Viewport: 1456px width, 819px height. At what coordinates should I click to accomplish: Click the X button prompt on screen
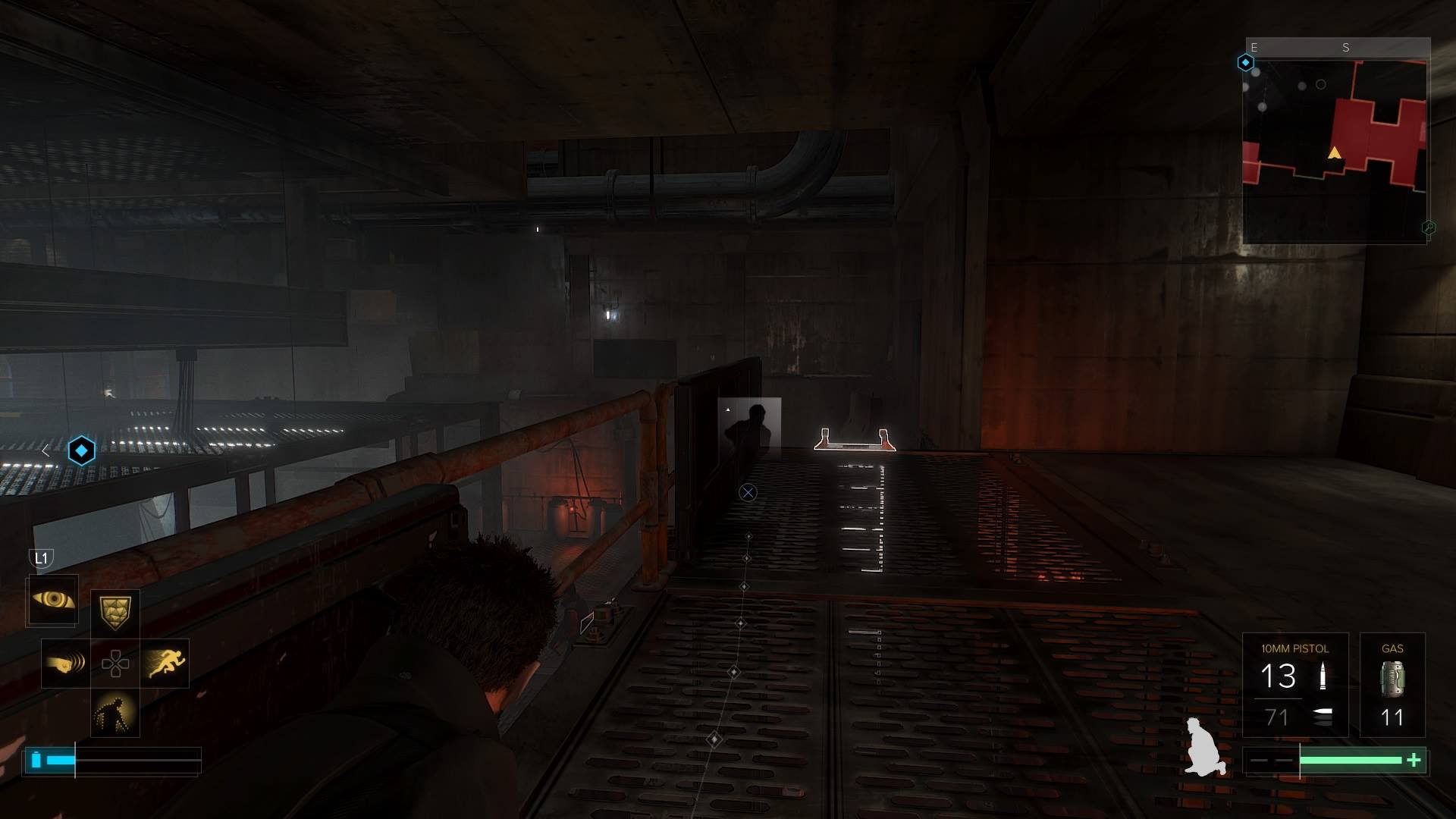[x=748, y=492]
